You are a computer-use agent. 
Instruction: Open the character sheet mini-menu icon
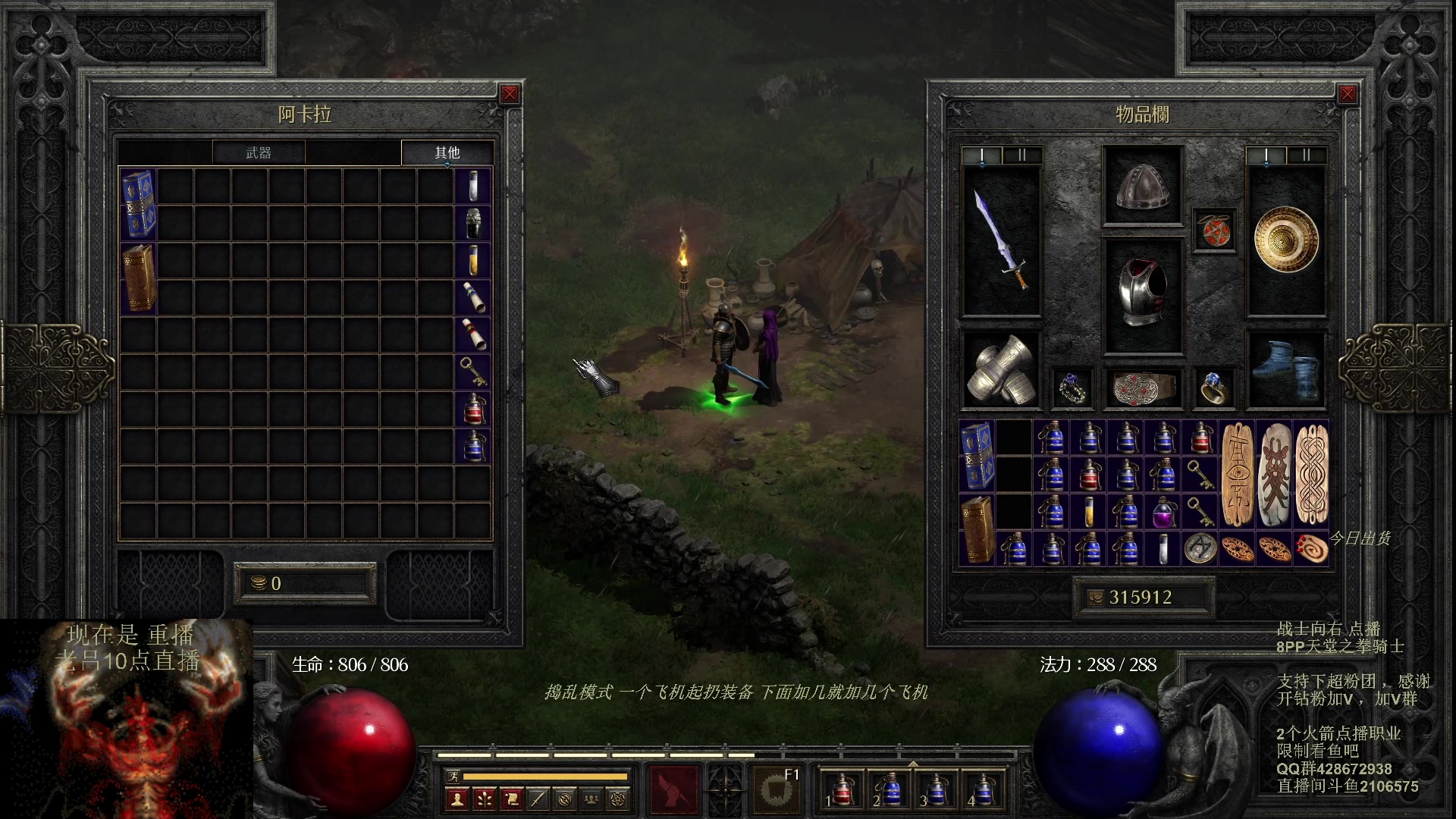(457, 799)
